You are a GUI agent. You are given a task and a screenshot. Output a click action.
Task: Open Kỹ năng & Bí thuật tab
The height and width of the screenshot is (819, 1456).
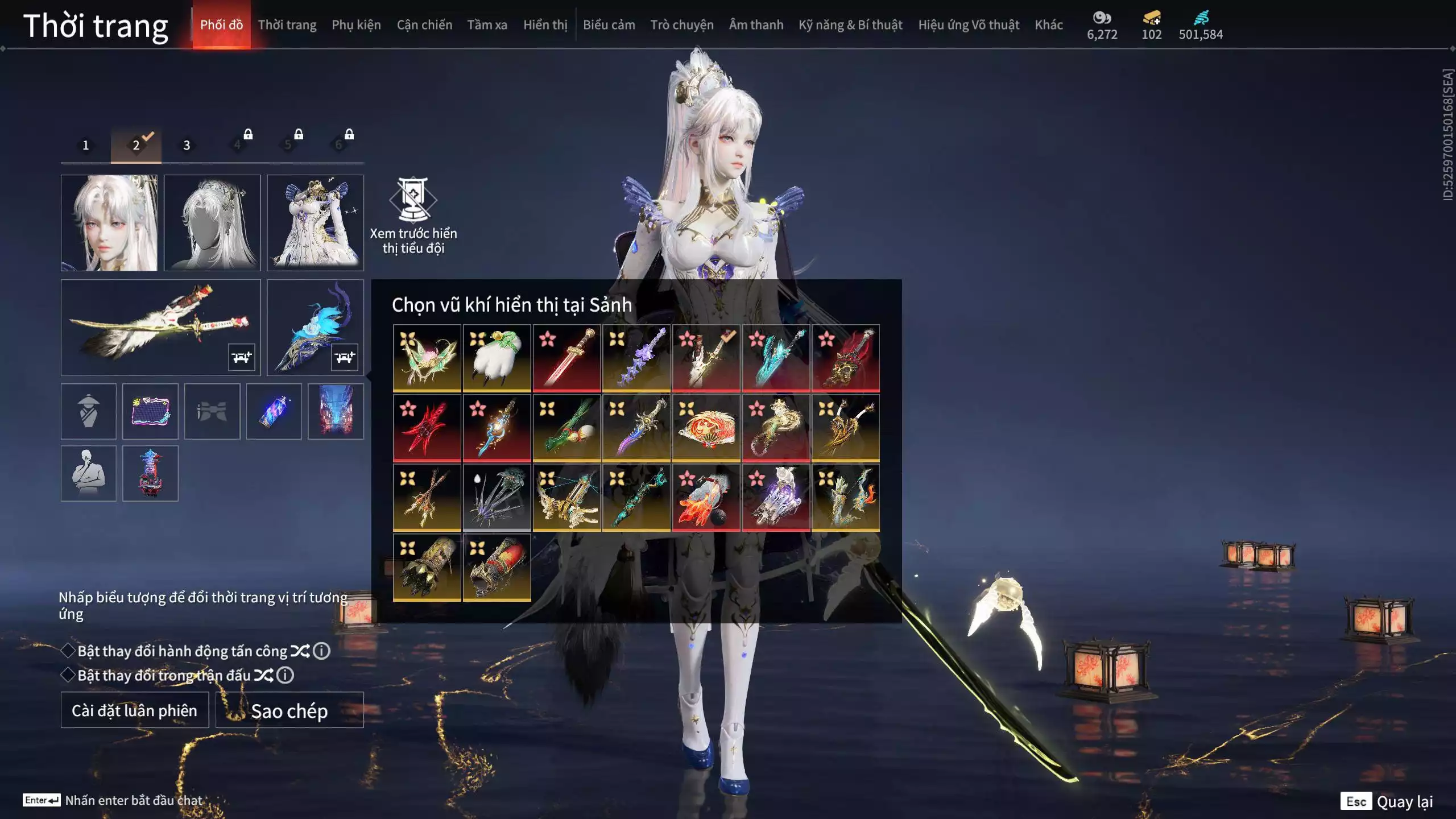850,25
